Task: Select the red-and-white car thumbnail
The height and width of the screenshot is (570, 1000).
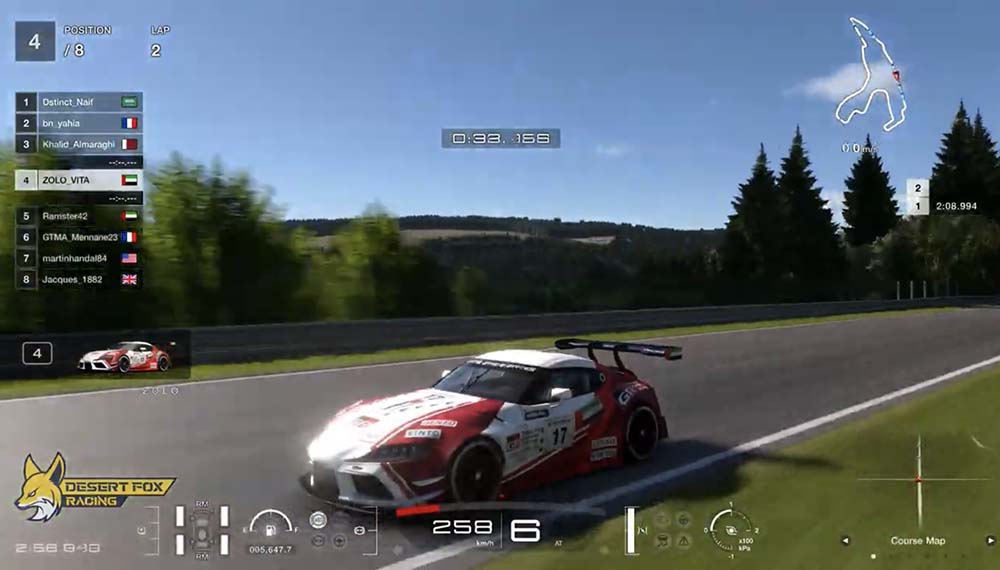Action: click(125, 356)
